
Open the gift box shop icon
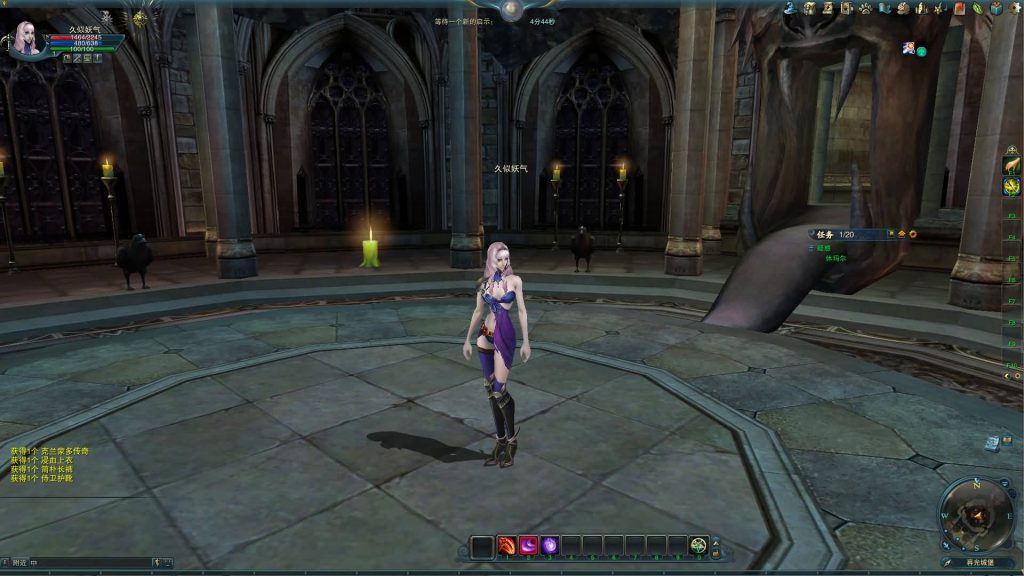pyautogui.click(x=996, y=8)
